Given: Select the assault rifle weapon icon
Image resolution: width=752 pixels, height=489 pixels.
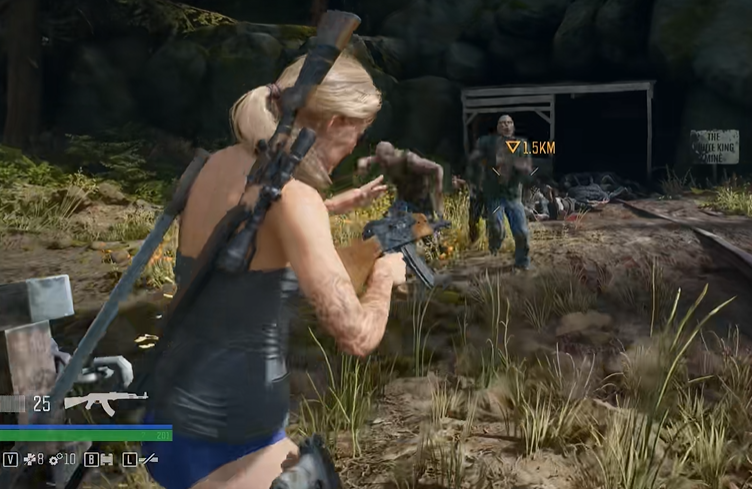Looking at the screenshot, I should click(x=104, y=402).
